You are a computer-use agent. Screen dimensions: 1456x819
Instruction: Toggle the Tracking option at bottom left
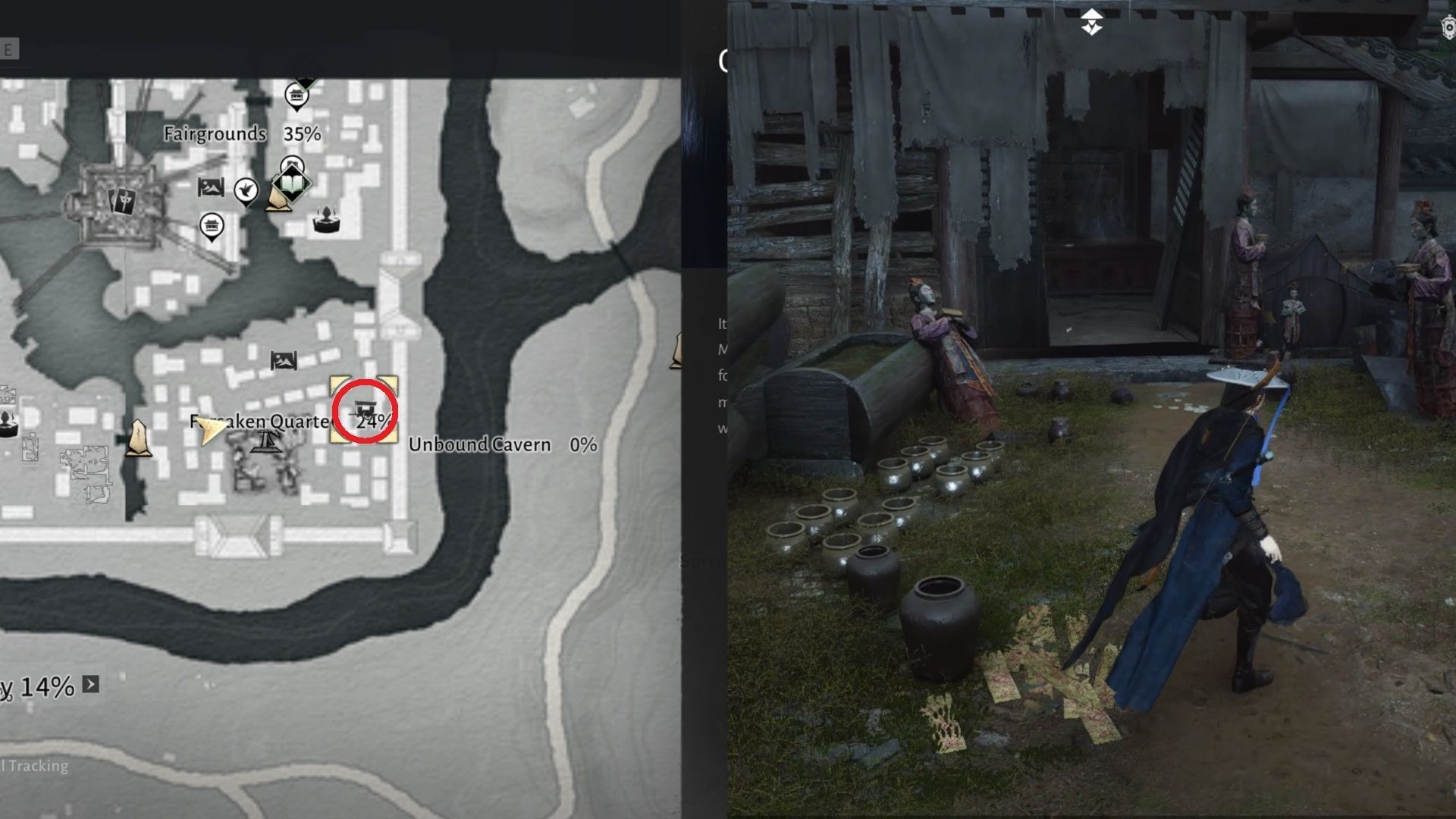[36, 766]
